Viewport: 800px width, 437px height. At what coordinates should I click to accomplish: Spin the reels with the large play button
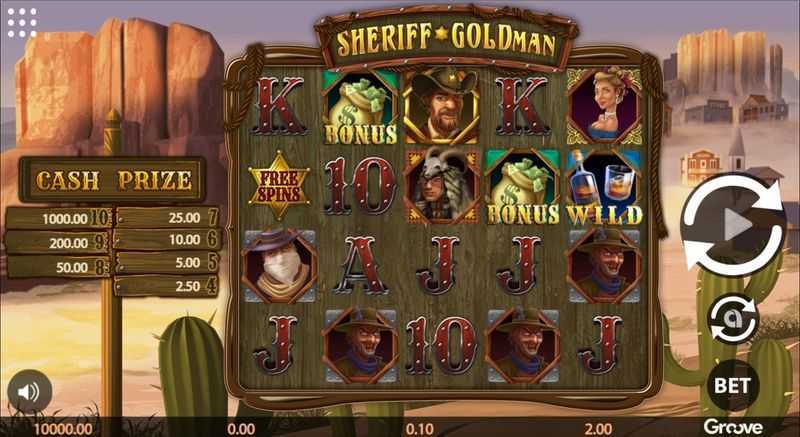(733, 225)
